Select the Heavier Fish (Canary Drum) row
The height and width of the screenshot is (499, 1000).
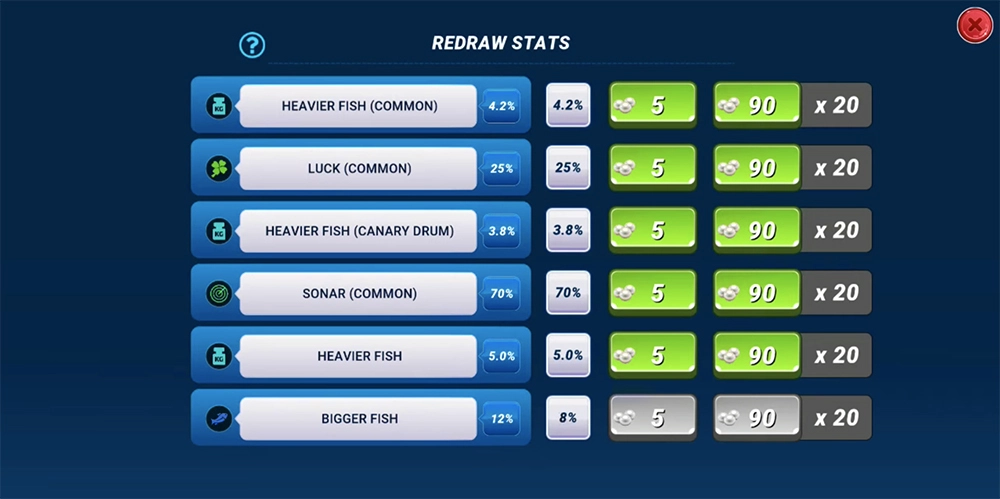(359, 231)
